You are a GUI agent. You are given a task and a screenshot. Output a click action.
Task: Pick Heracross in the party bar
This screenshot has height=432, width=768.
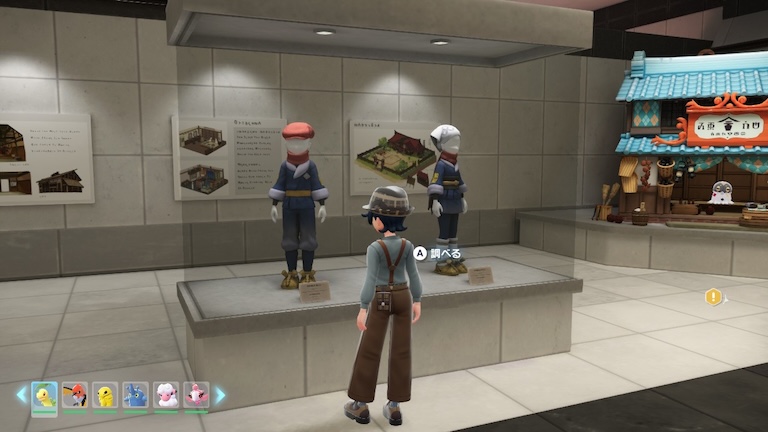(x=136, y=395)
